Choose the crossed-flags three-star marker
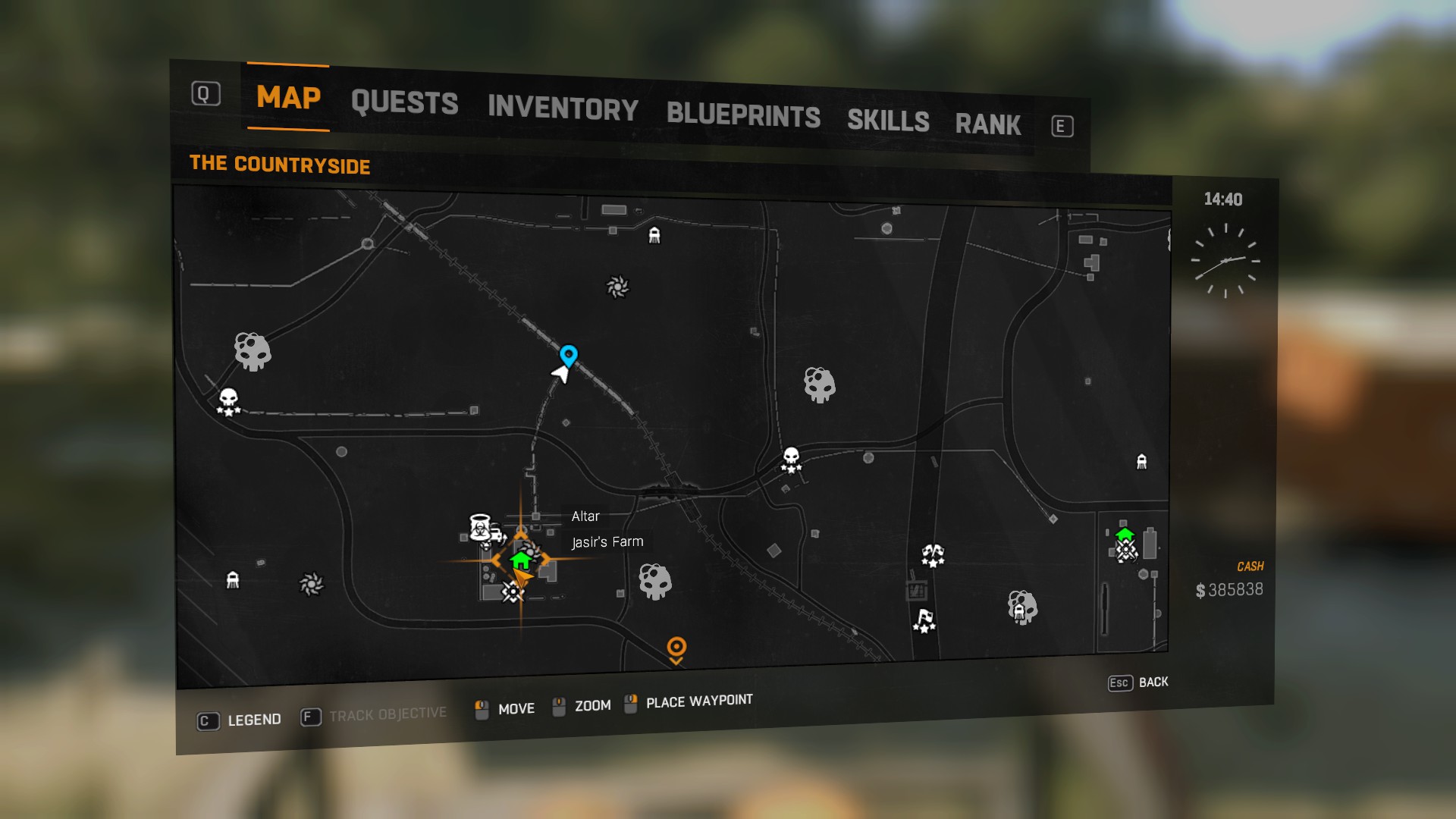 pos(933,555)
